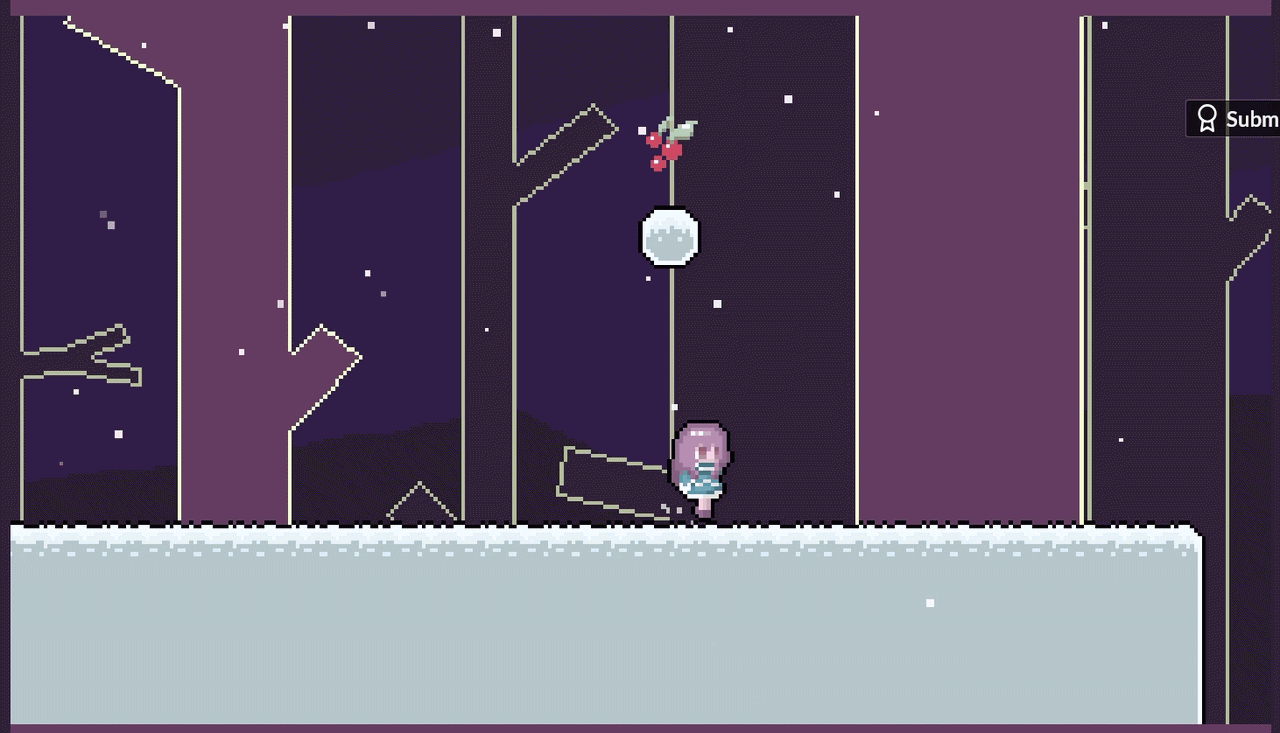Click the green holly leaf above the berries
This screenshot has height=733, width=1280.
[x=685, y=127]
